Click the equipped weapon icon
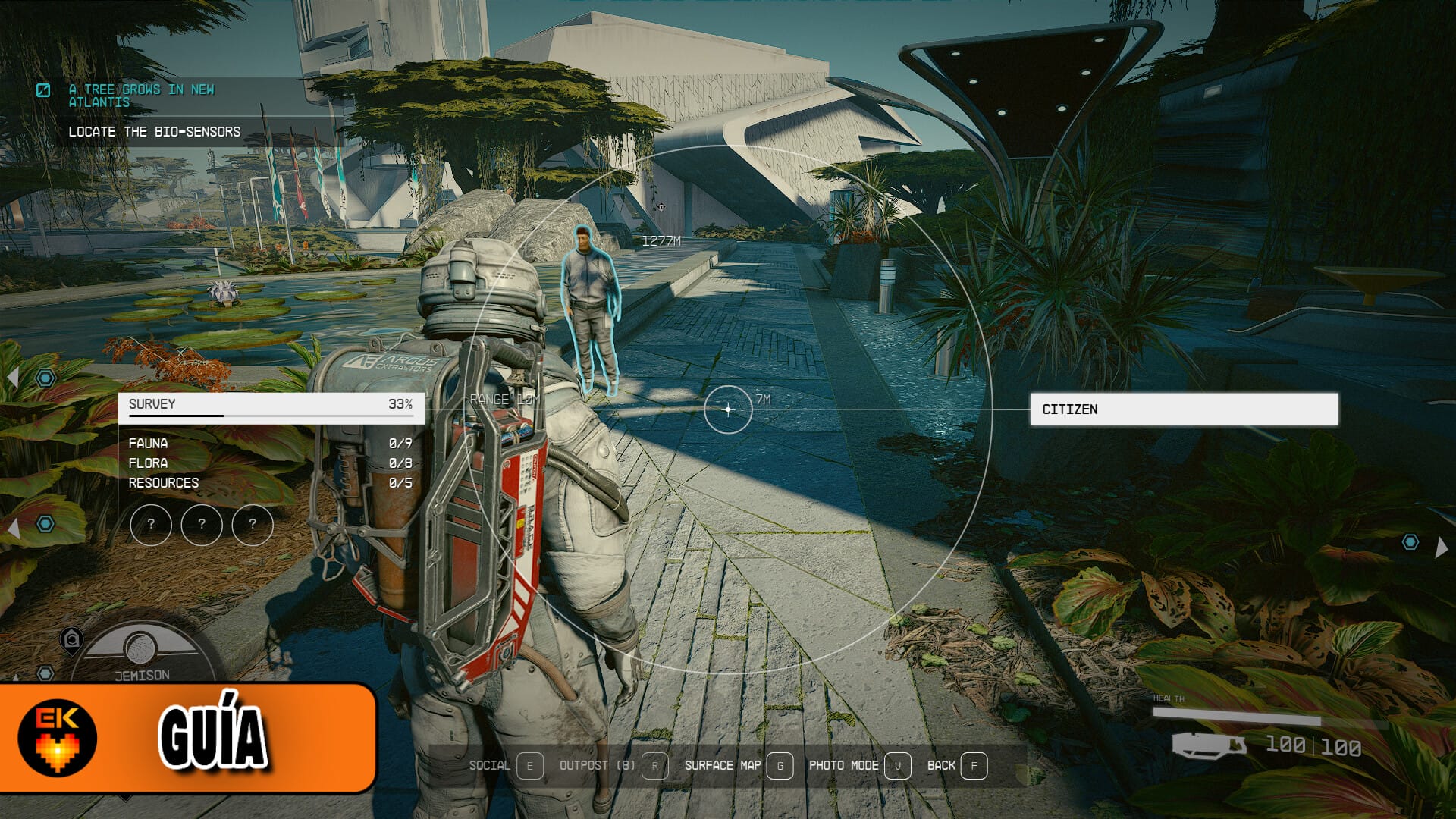Viewport: 1456px width, 819px height. (1209, 745)
